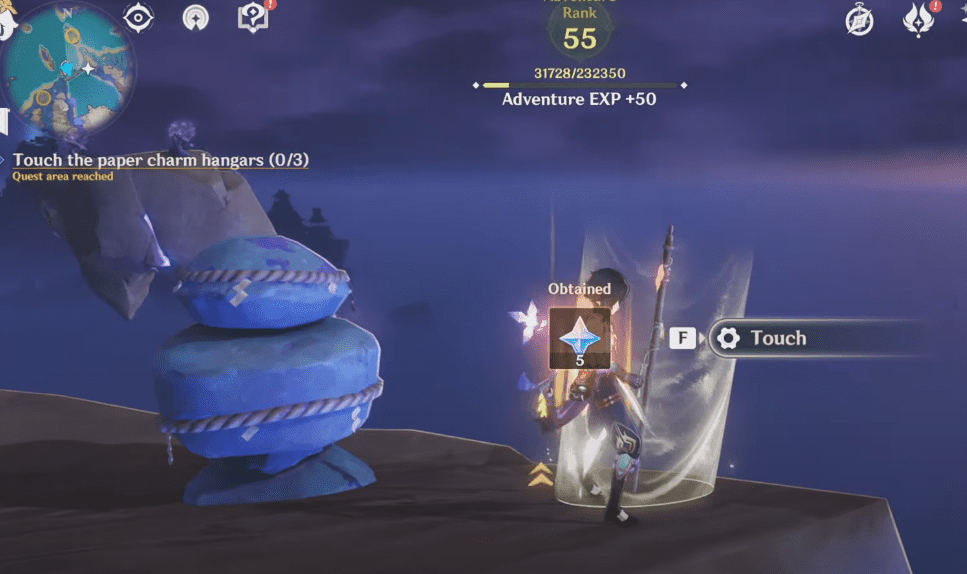This screenshot has height=574, width=967.
Task: Open the question mark tutorial icon
Action: click(x=253, y=17)
